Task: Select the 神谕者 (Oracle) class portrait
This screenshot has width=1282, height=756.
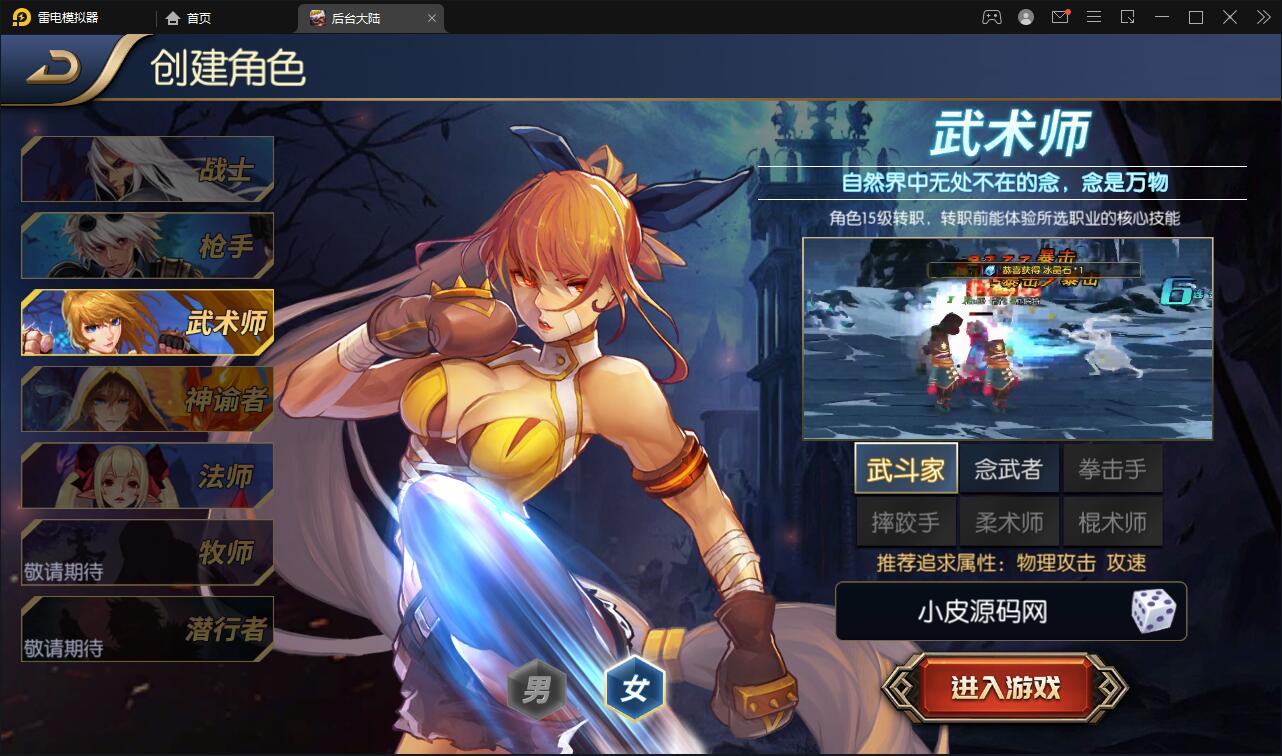Action: [x=146, y=399]
